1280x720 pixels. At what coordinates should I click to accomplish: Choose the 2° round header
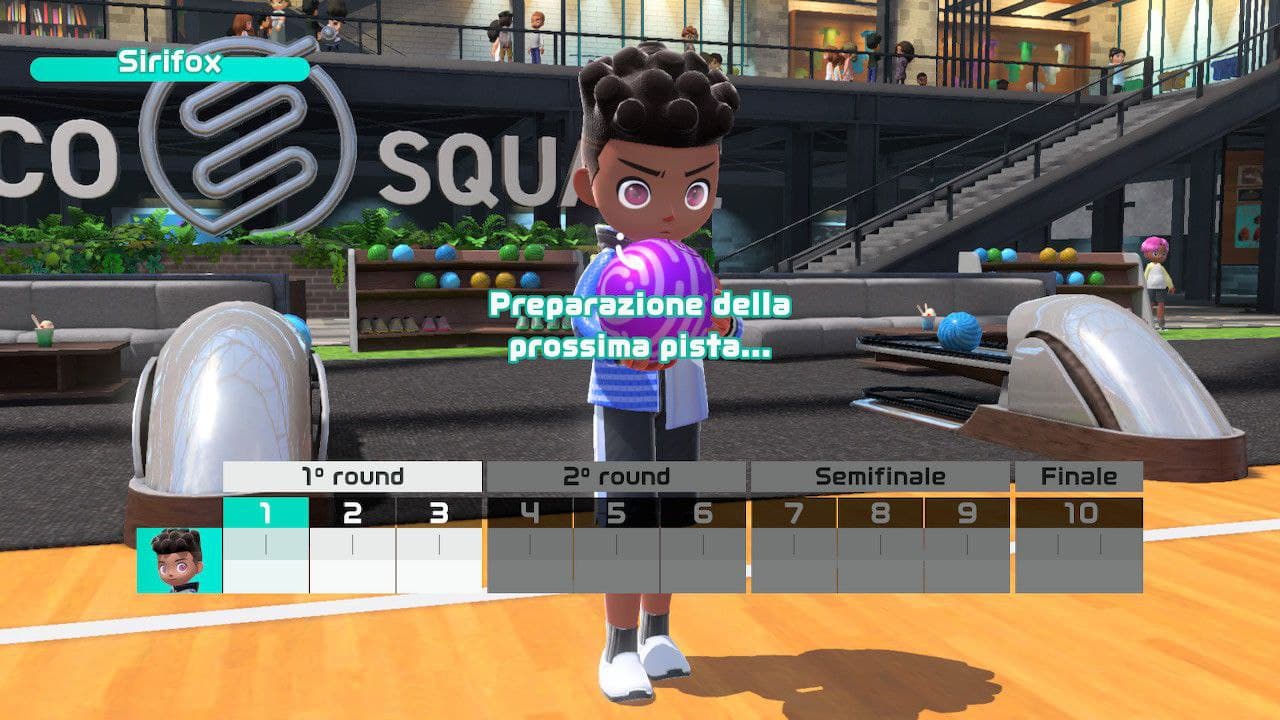[x=616, y=477]
